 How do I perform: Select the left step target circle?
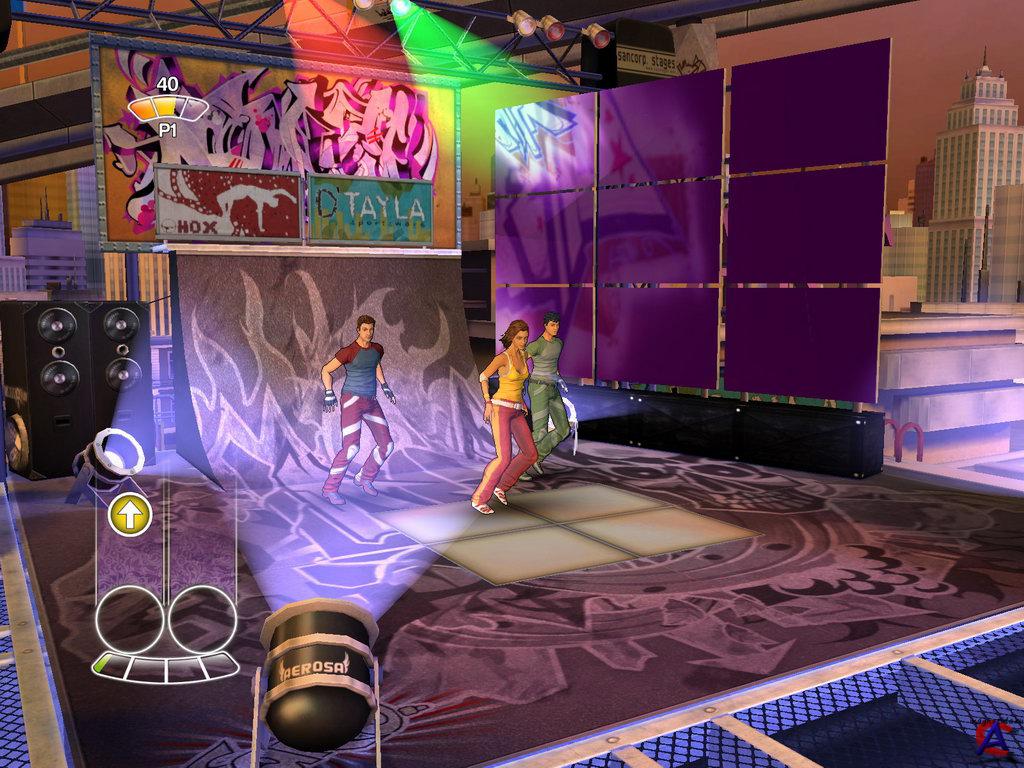(x=128, y=620)
